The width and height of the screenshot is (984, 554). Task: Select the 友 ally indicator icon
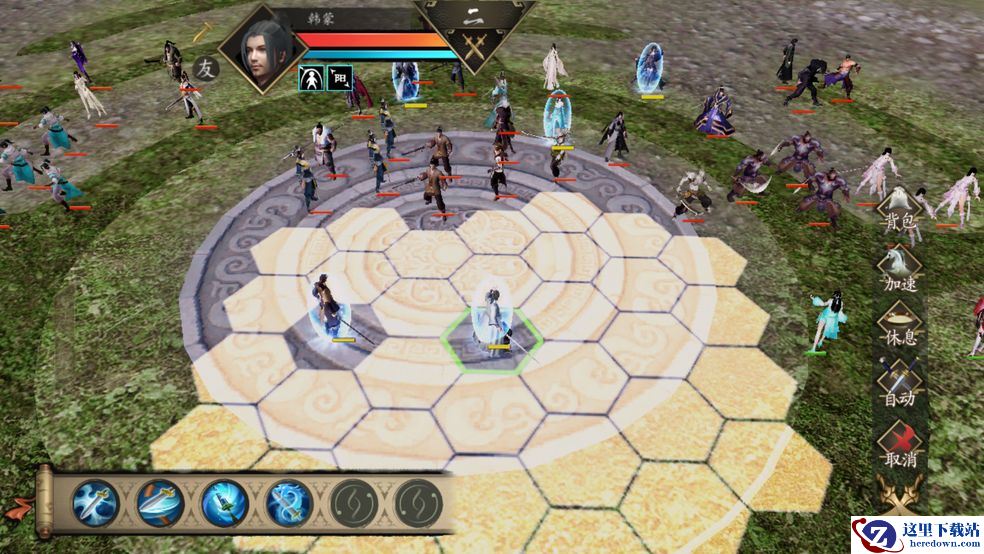click(x=204, y=70)
